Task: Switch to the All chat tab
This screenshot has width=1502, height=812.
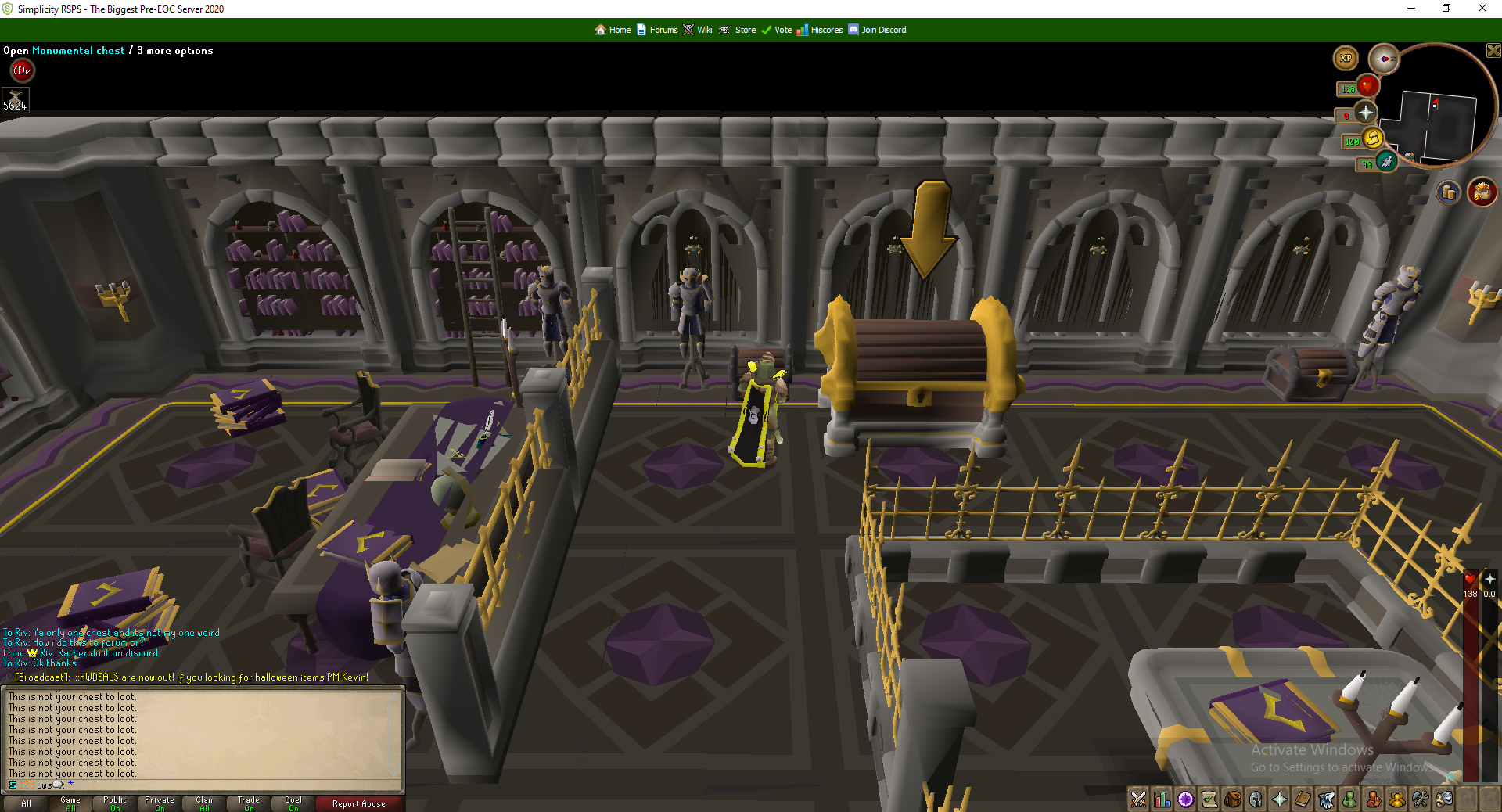Action: point(26,803)
